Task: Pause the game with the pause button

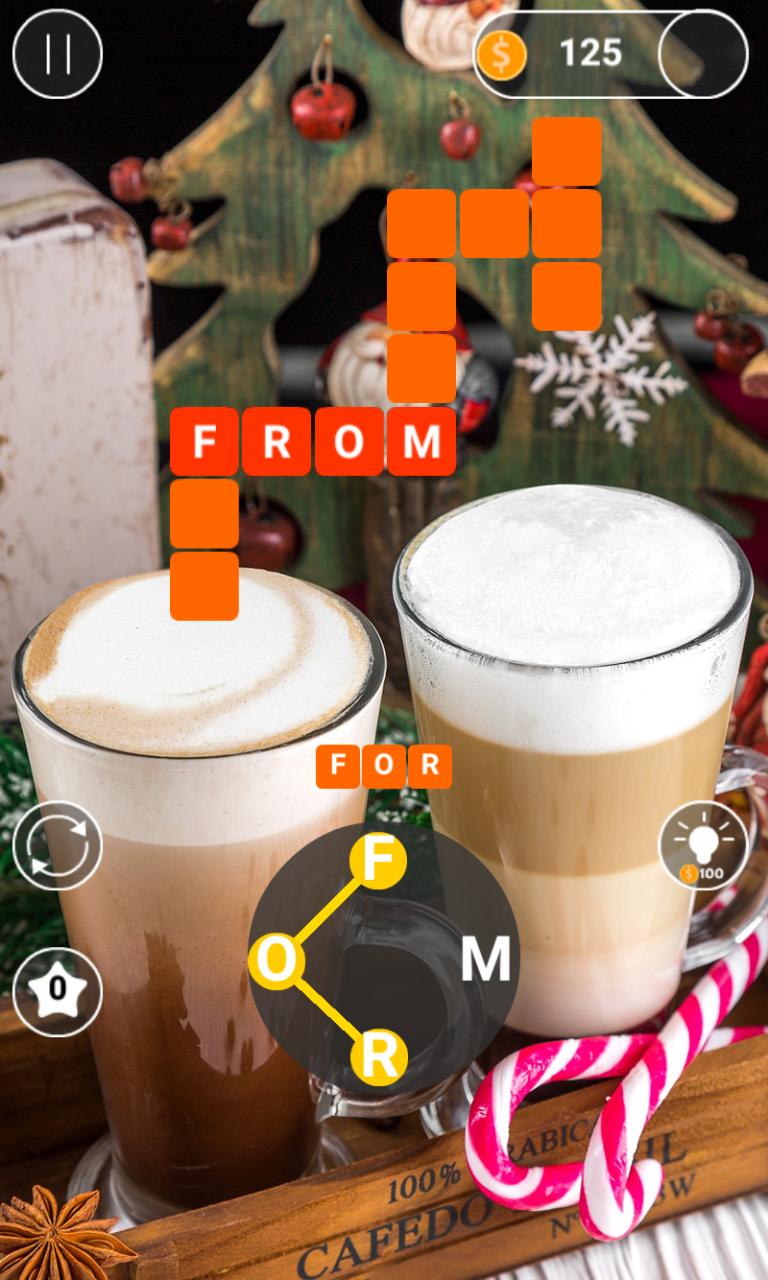Action: pyautogui.click(x=57, y=54)
